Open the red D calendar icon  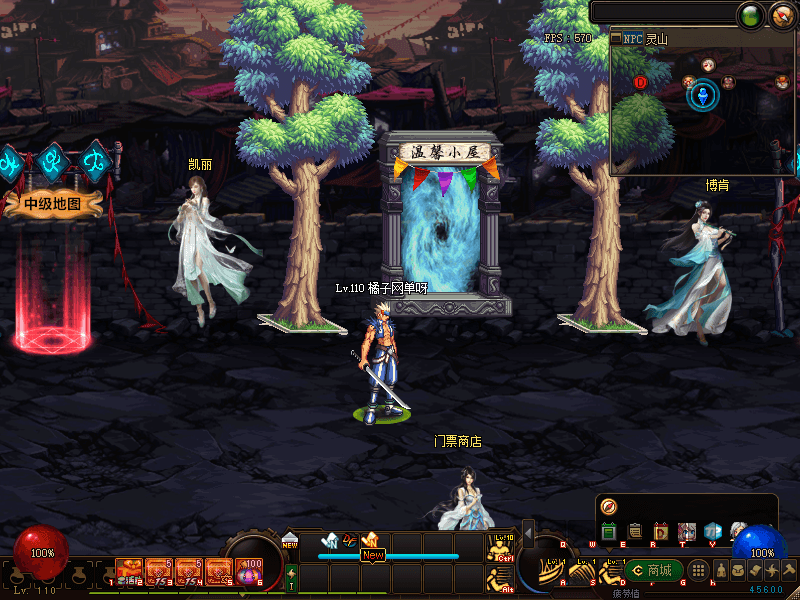(x=660, y=531)
